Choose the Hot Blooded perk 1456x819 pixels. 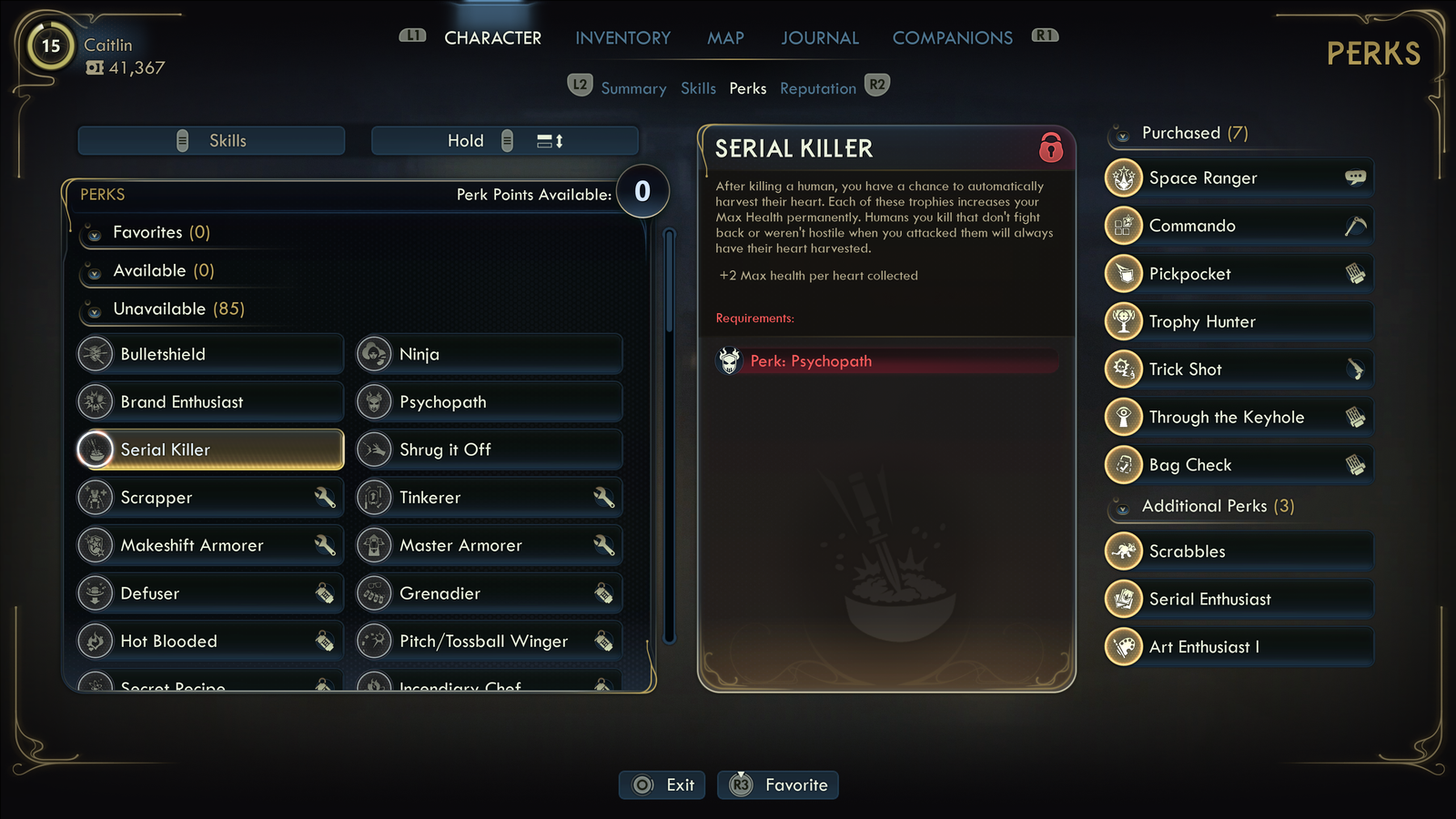click(210, 642)
